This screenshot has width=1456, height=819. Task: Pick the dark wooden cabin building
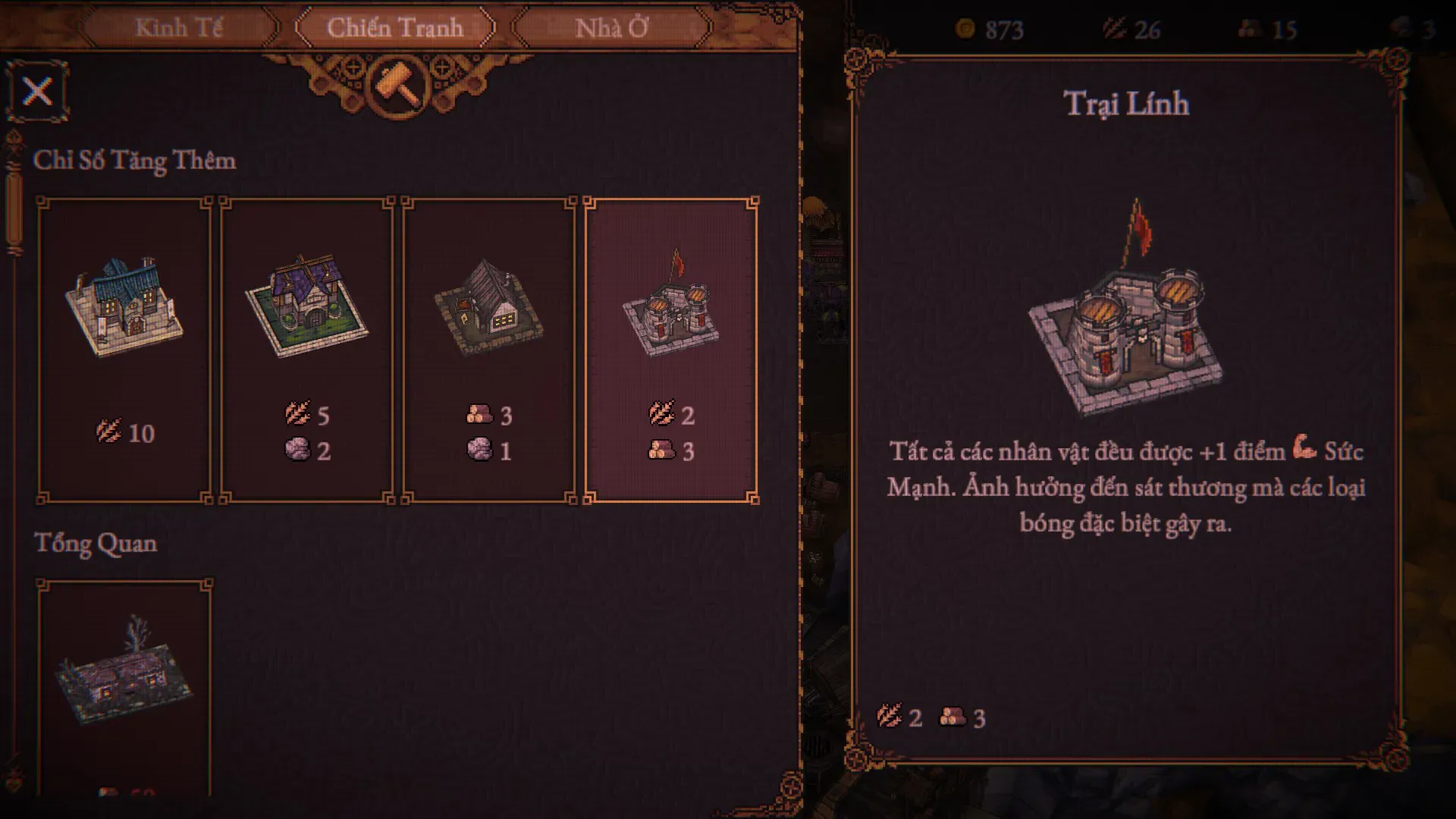pos(488,349)
